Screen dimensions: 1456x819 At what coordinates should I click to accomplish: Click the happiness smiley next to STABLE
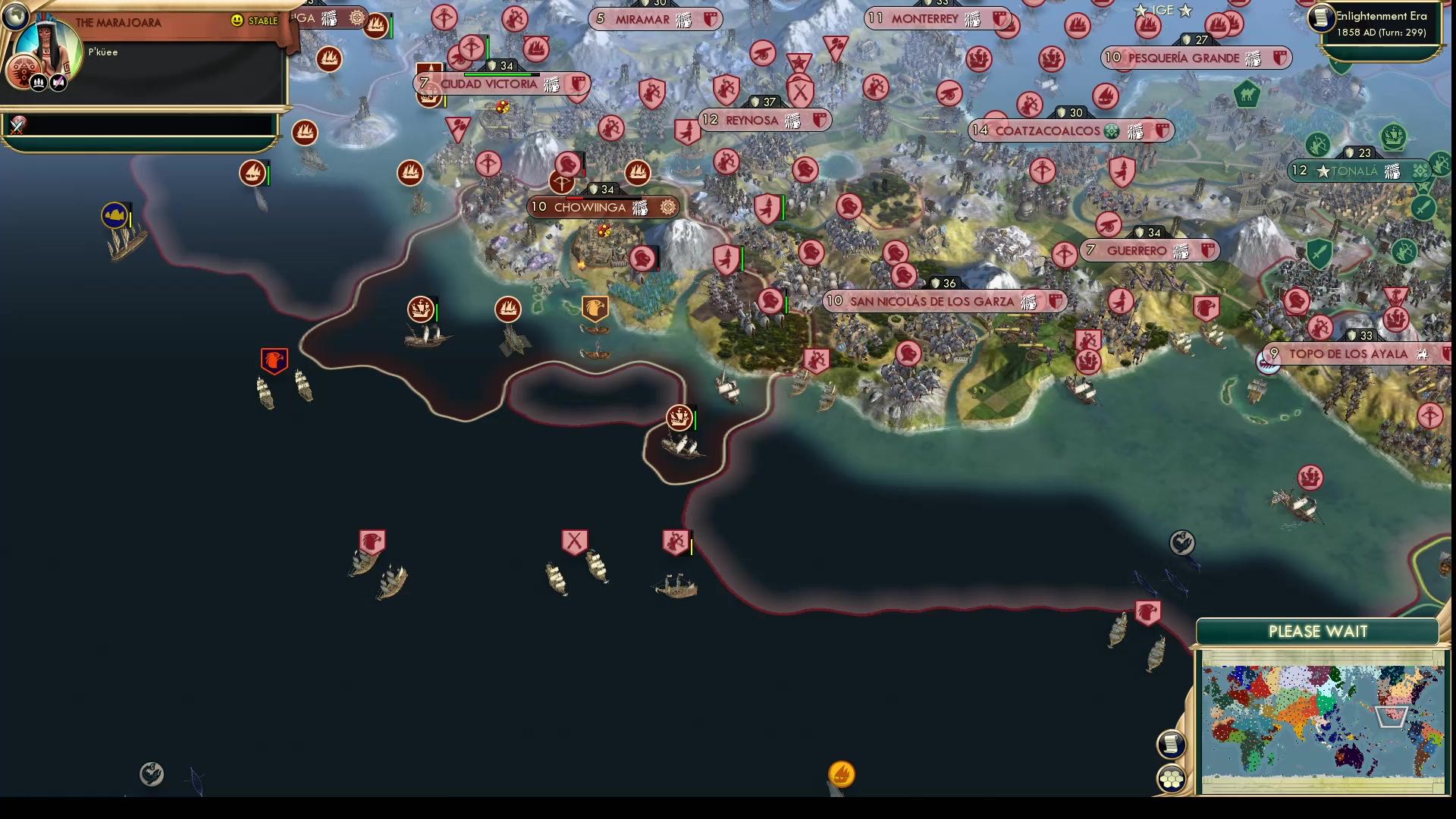[x=237, y=22]
